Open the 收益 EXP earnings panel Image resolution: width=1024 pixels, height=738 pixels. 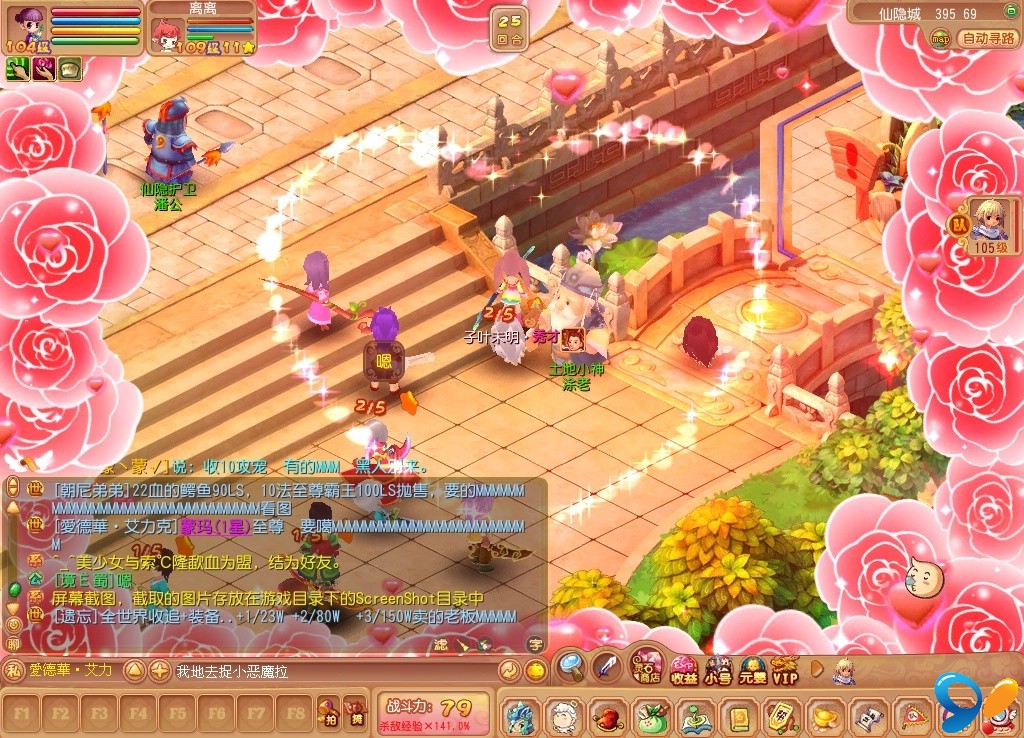pos(684,670)
